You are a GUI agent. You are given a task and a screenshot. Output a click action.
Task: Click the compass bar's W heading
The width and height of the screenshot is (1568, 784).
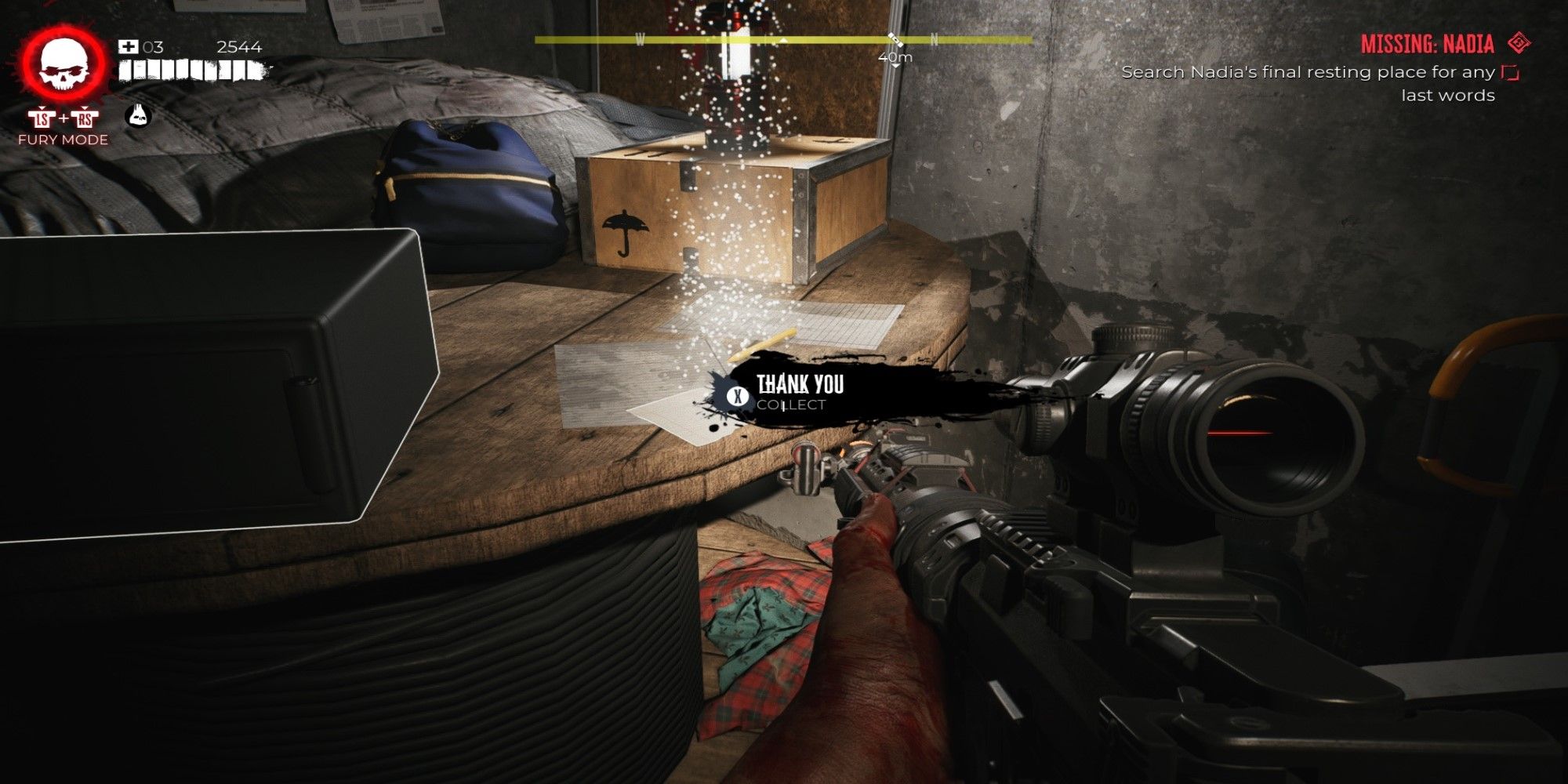(x=640, y=39)
